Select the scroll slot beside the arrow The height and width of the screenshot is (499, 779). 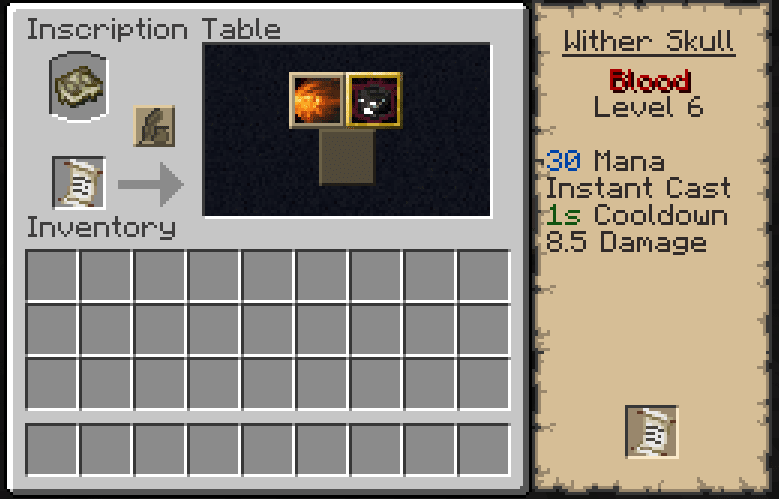[79, 183]
